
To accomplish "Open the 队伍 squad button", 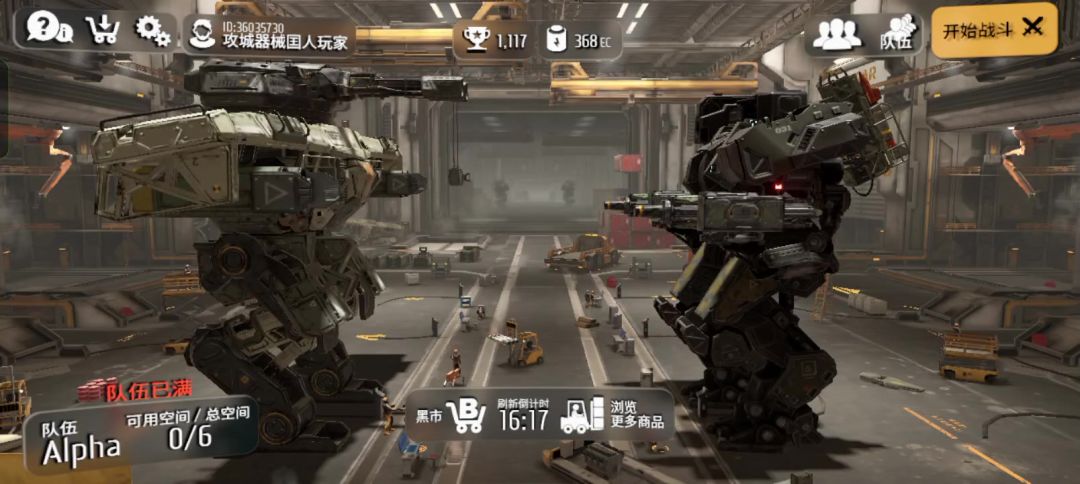I will point(898,34).
